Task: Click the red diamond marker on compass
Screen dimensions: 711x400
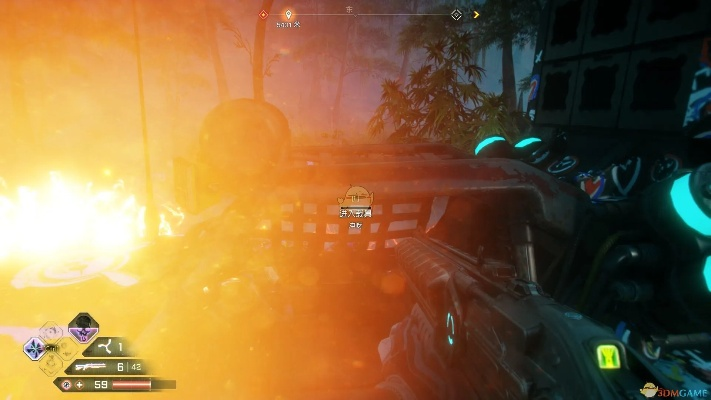Action: (263, 15)
